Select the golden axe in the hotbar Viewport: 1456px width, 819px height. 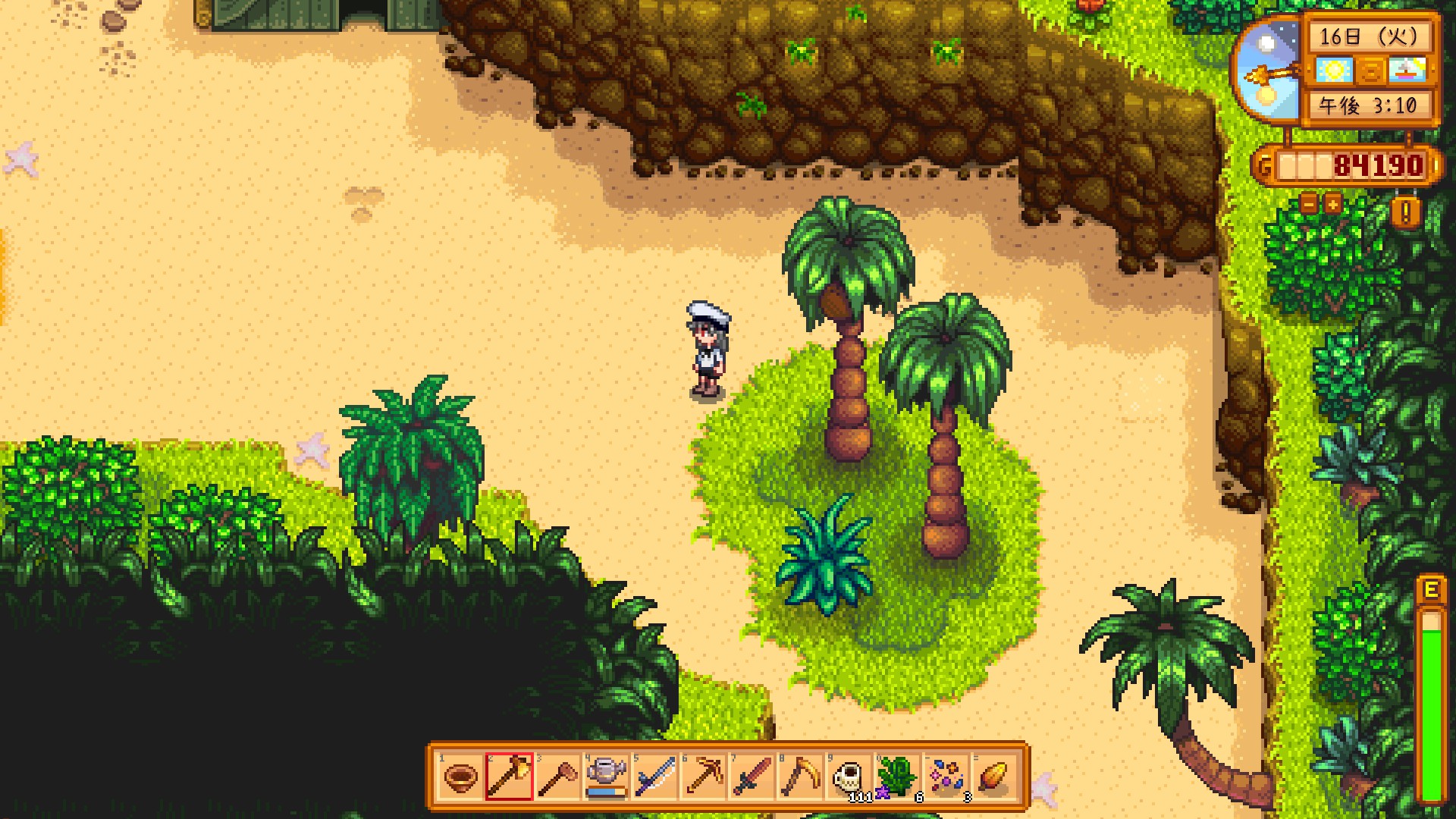[509, 777]
